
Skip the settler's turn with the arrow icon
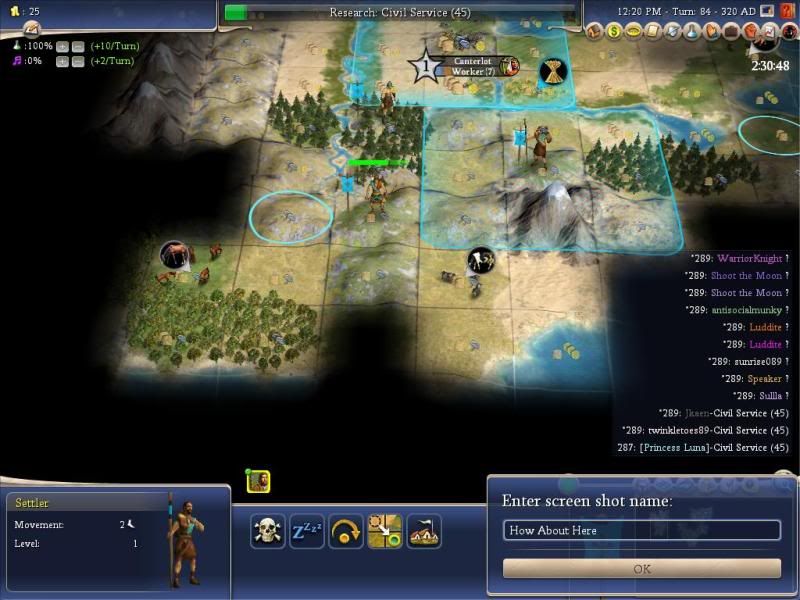[345, 530]
